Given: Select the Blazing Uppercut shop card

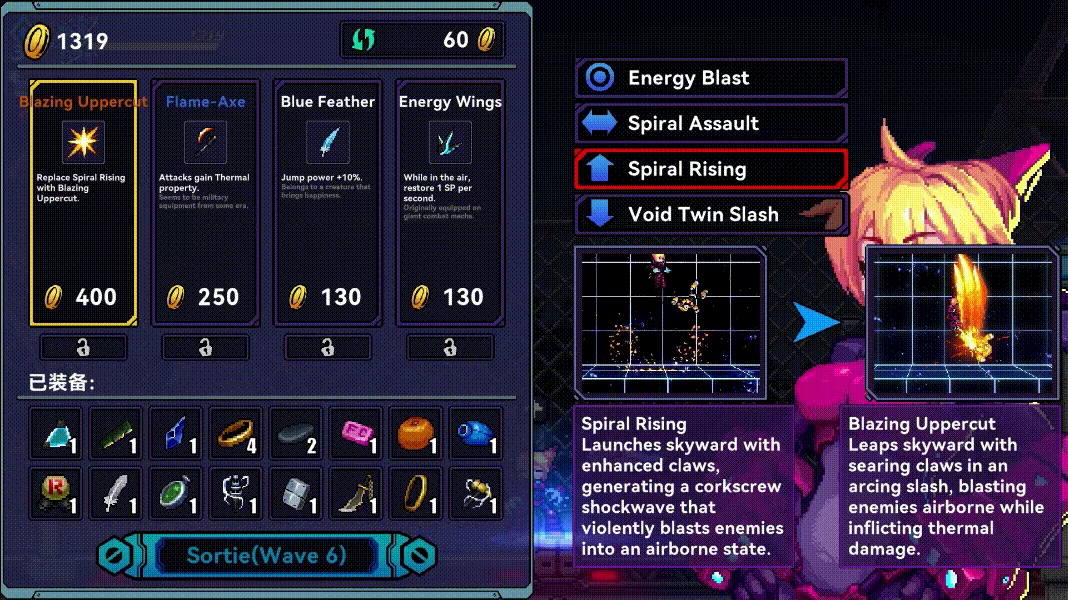Looking at the screenshot, I should 83,202.
